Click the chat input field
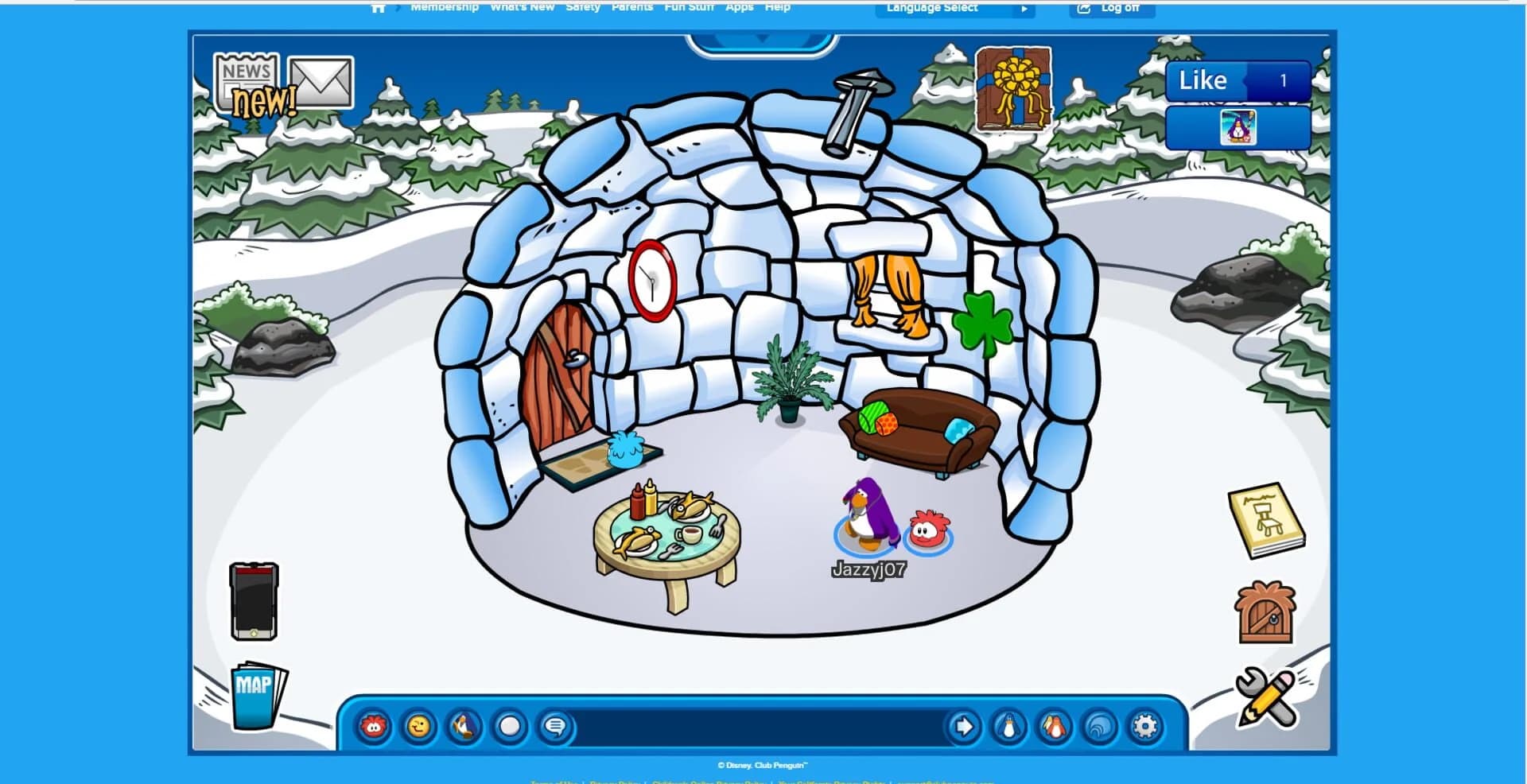The width and height of the screenshot is (1527, 784). click(756, 725)
